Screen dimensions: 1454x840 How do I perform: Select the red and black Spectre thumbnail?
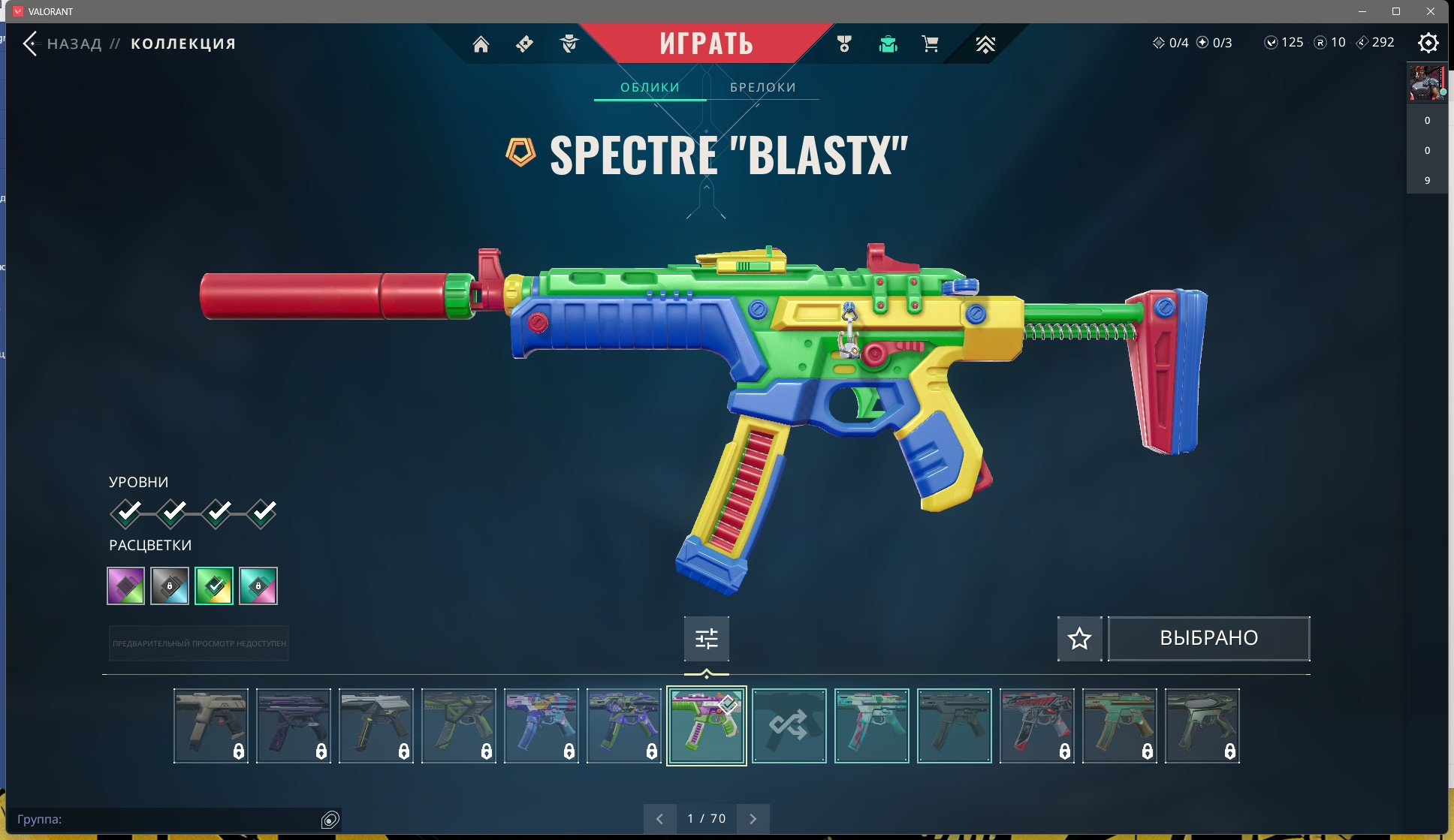[1036, 725]
